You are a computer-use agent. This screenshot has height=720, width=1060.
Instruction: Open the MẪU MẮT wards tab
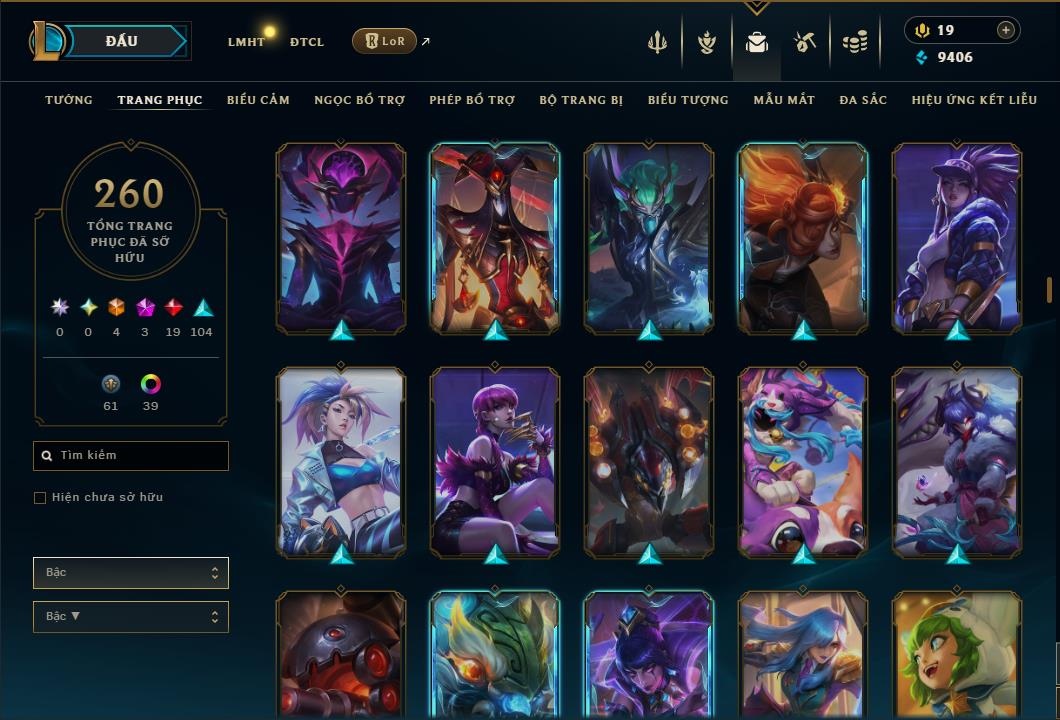[x=784, y=100]
